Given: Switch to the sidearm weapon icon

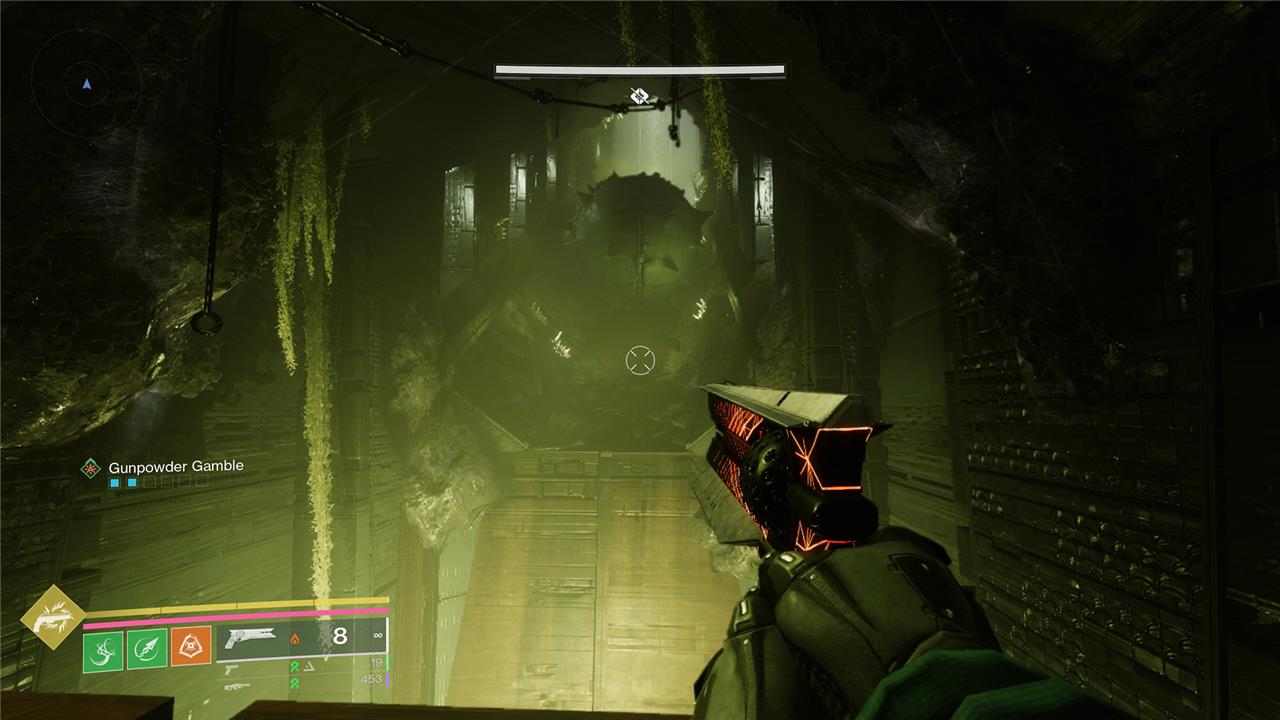Looking at the screenshot, I should pyautogui.click(x=232, y=667).
